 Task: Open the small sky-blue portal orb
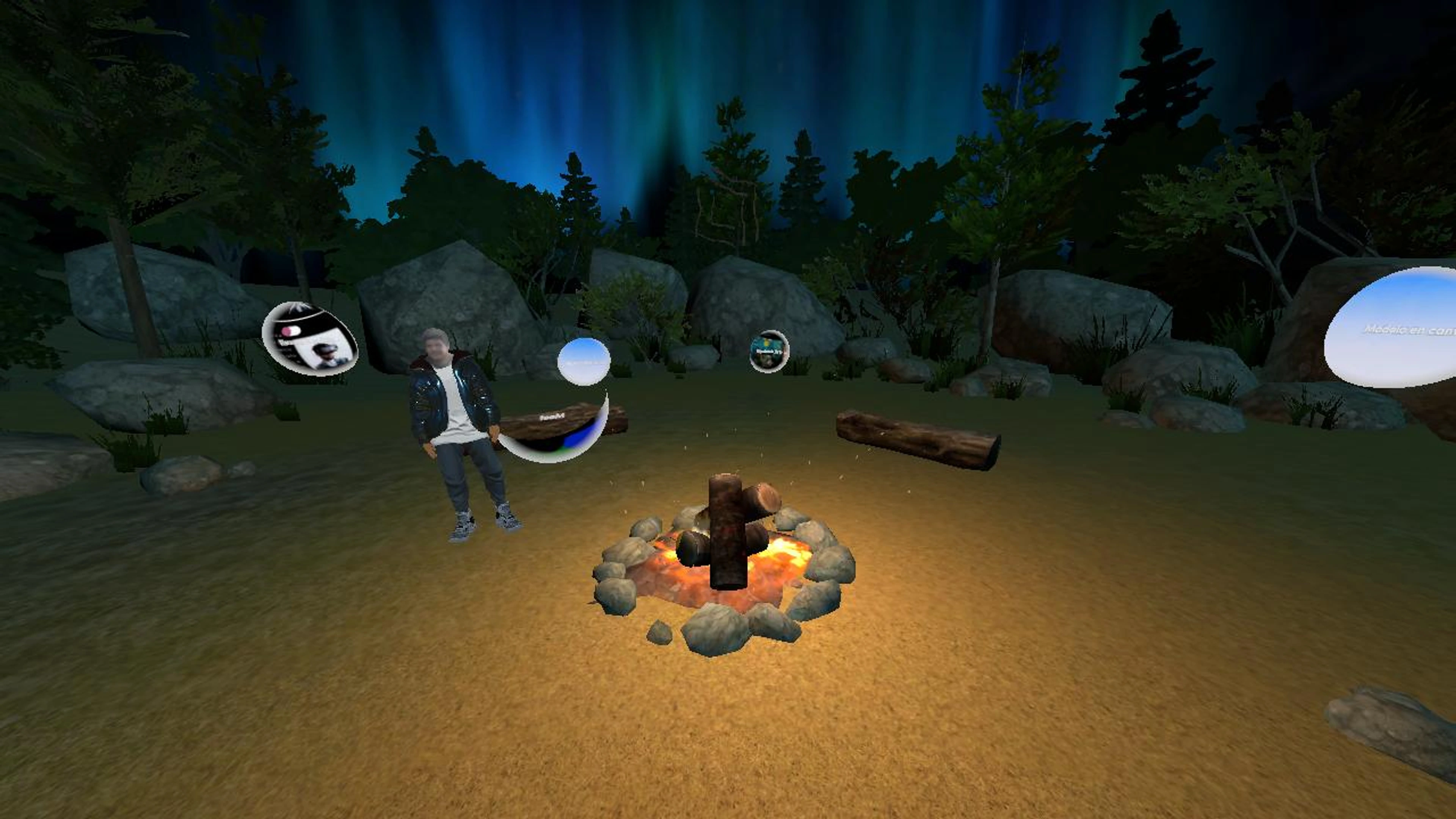pos(583,362)
